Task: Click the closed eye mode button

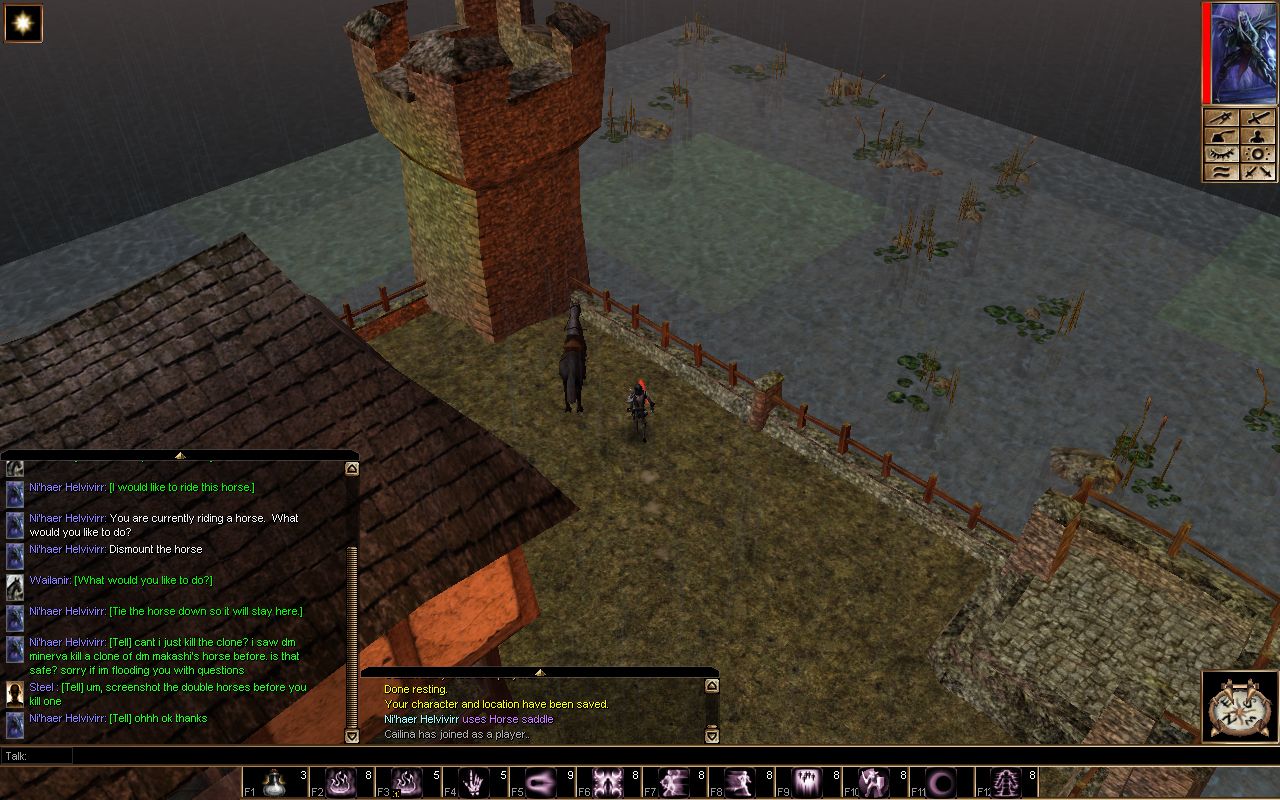Action: coord(1222,154)
